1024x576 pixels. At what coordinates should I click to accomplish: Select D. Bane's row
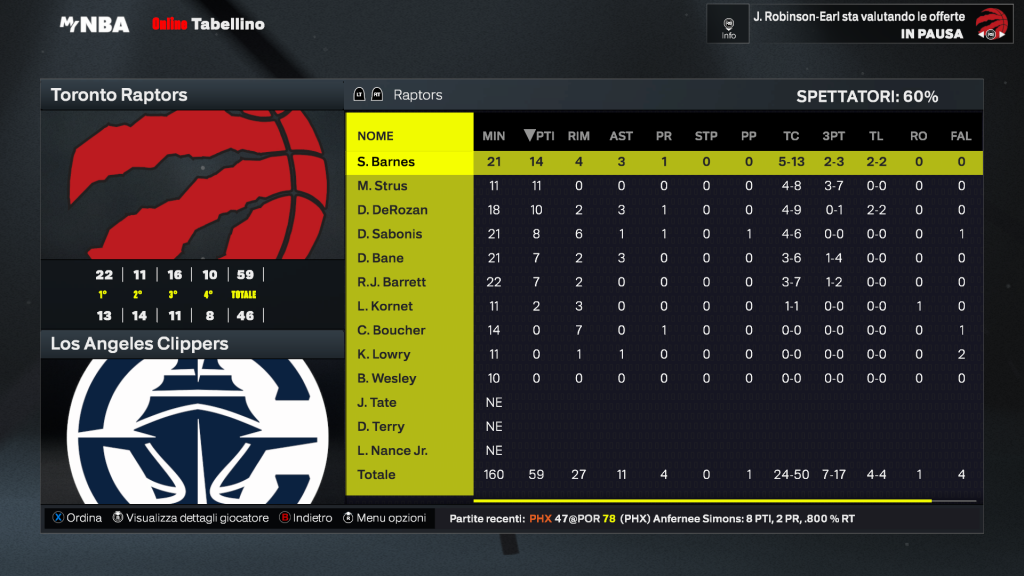(x=381, y=258)
